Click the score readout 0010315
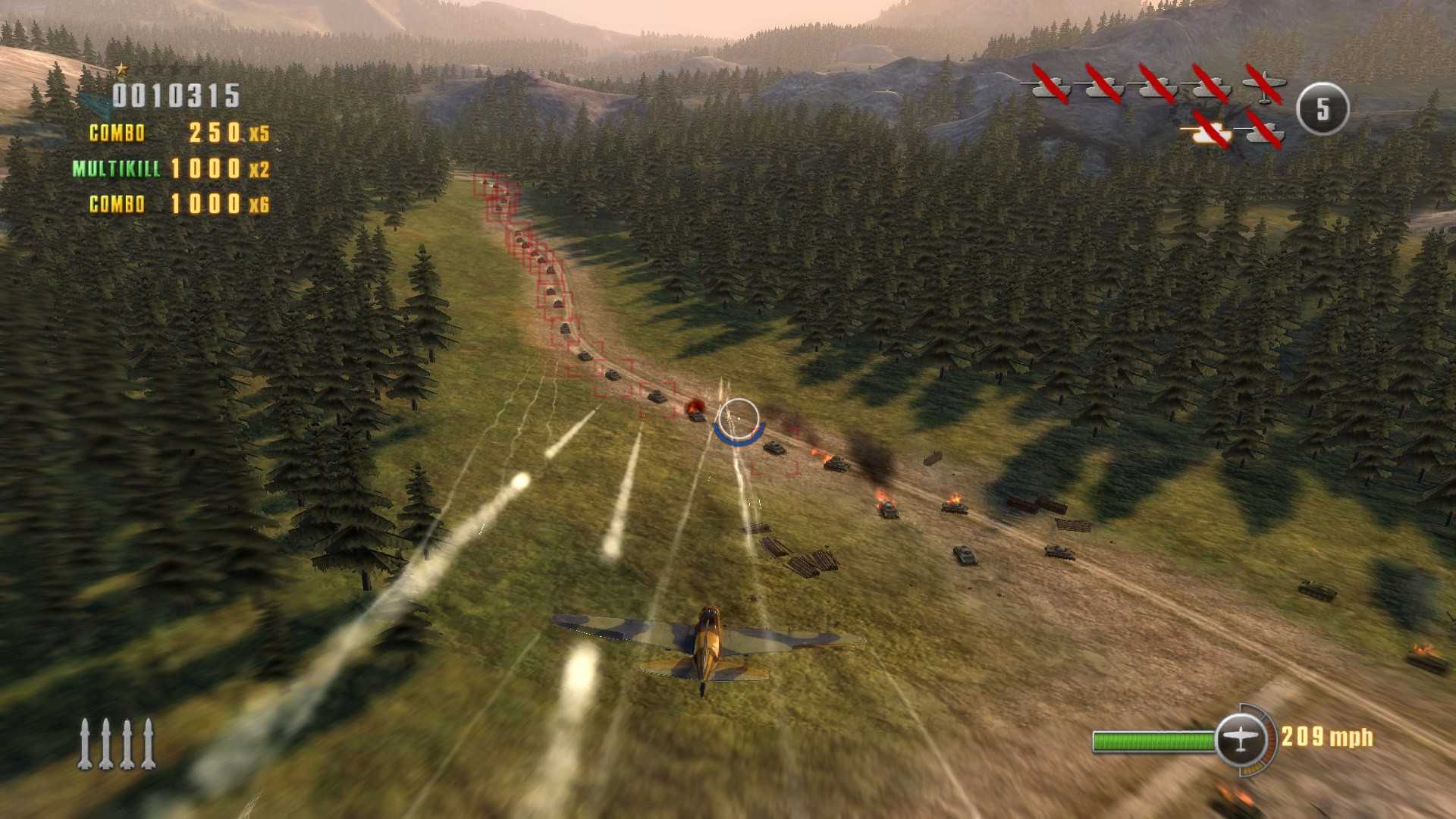Viewport: 1456px width, 819px height. [x=176, y=96]
